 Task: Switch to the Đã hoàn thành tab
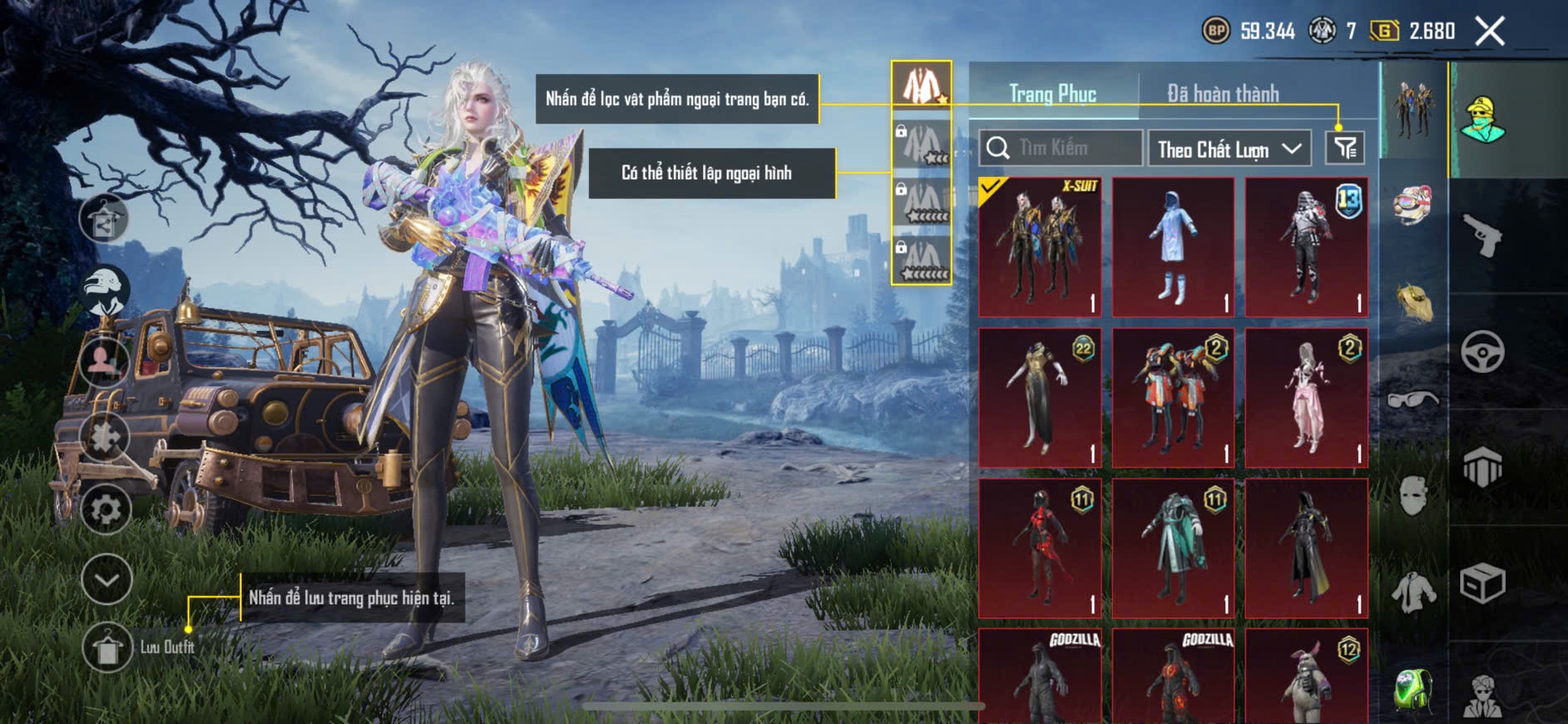1222,93
